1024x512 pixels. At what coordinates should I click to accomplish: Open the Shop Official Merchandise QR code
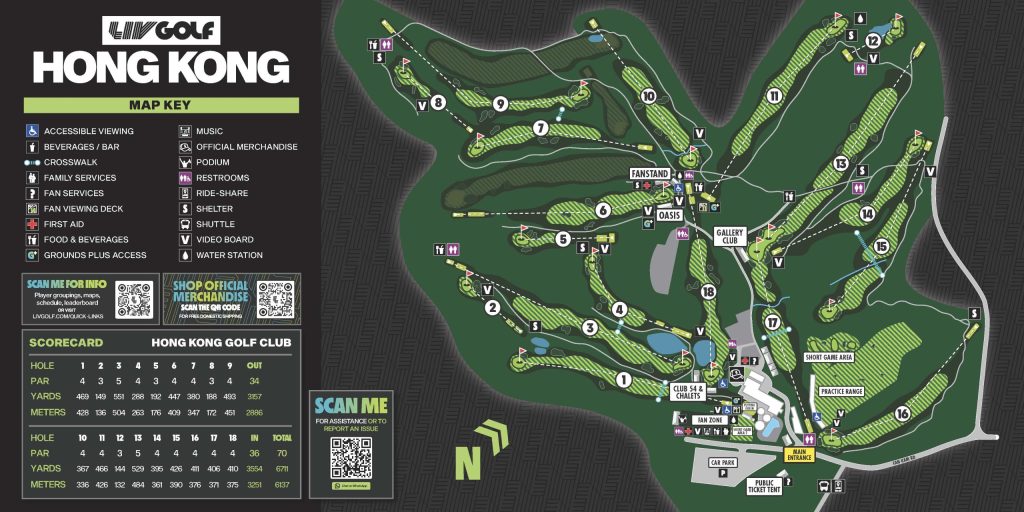pos(276,299)
